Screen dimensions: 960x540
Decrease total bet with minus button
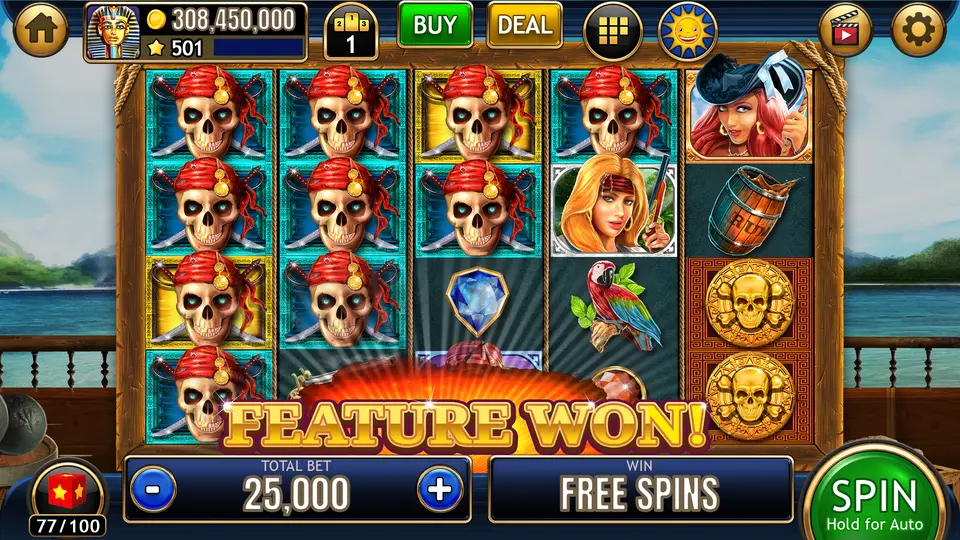[x=153, y=490]
